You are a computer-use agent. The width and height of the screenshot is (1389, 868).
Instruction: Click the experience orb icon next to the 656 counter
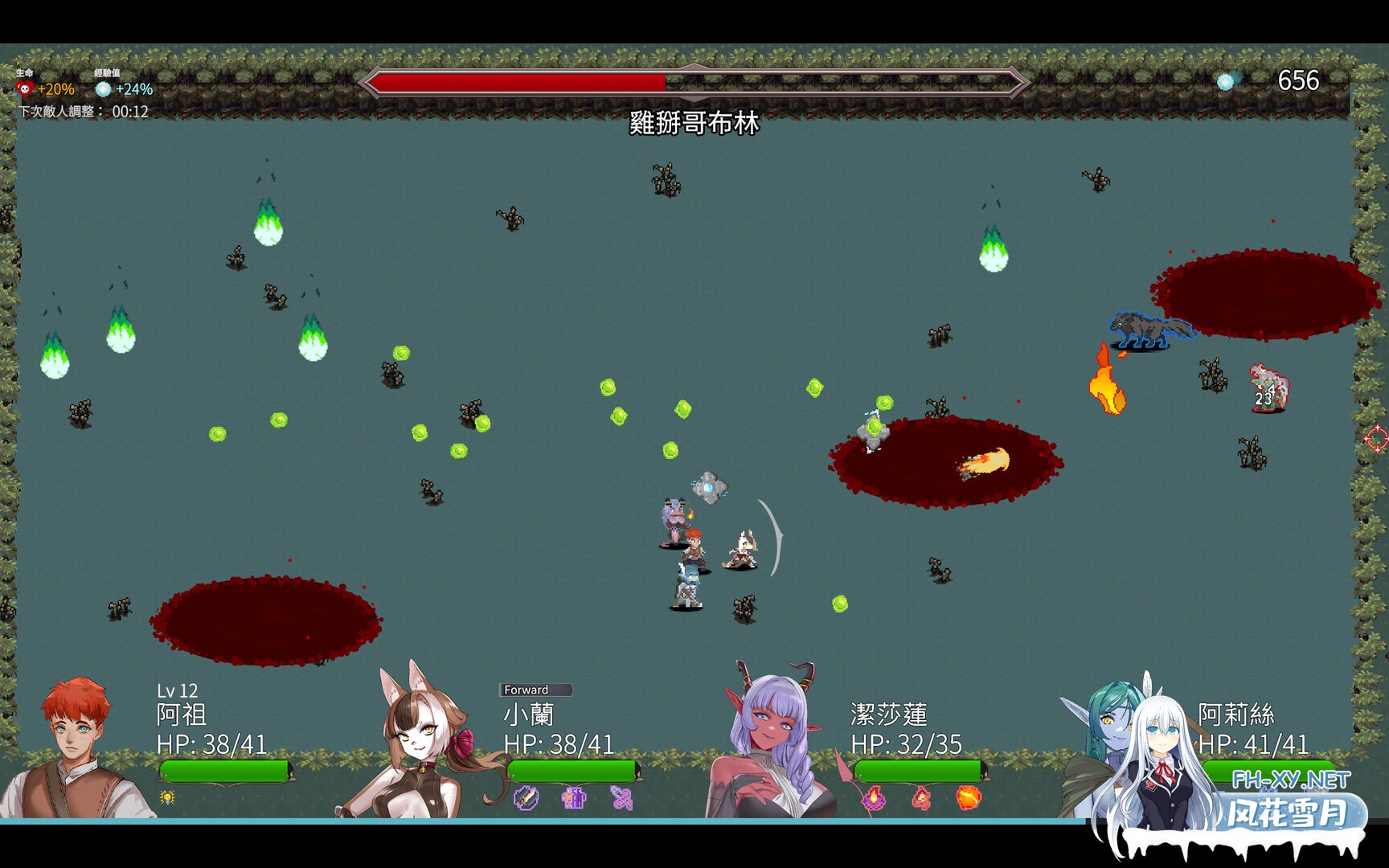[x=1225, y=80]
